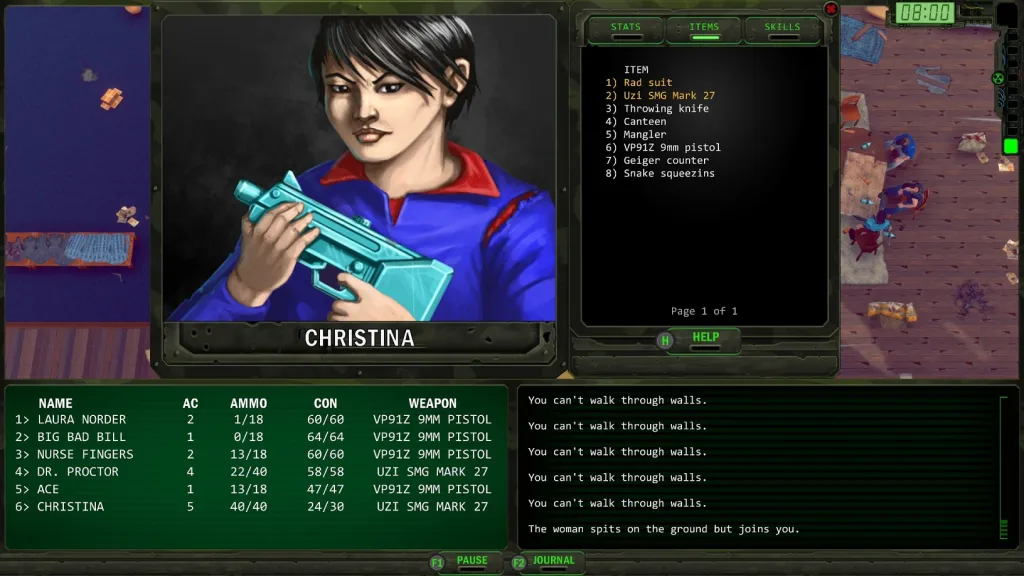Viewport: 1024px width, 576px height.
Task: Open the Help button
Action: 704,339
